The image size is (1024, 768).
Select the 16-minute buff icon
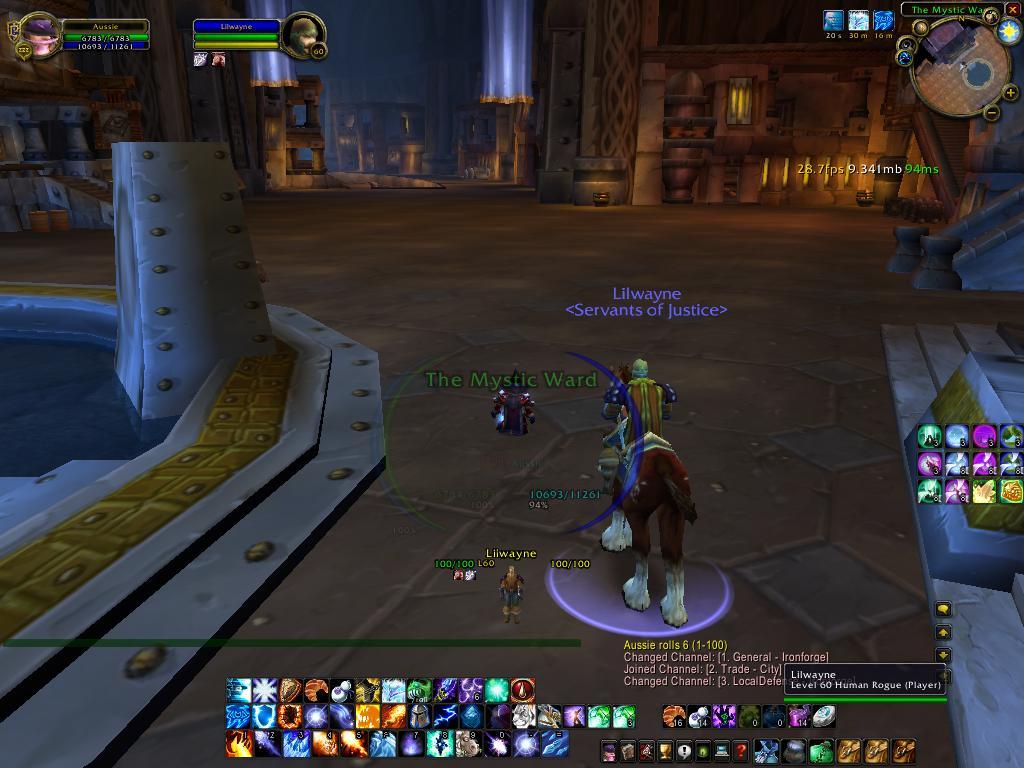click(883, 20)
